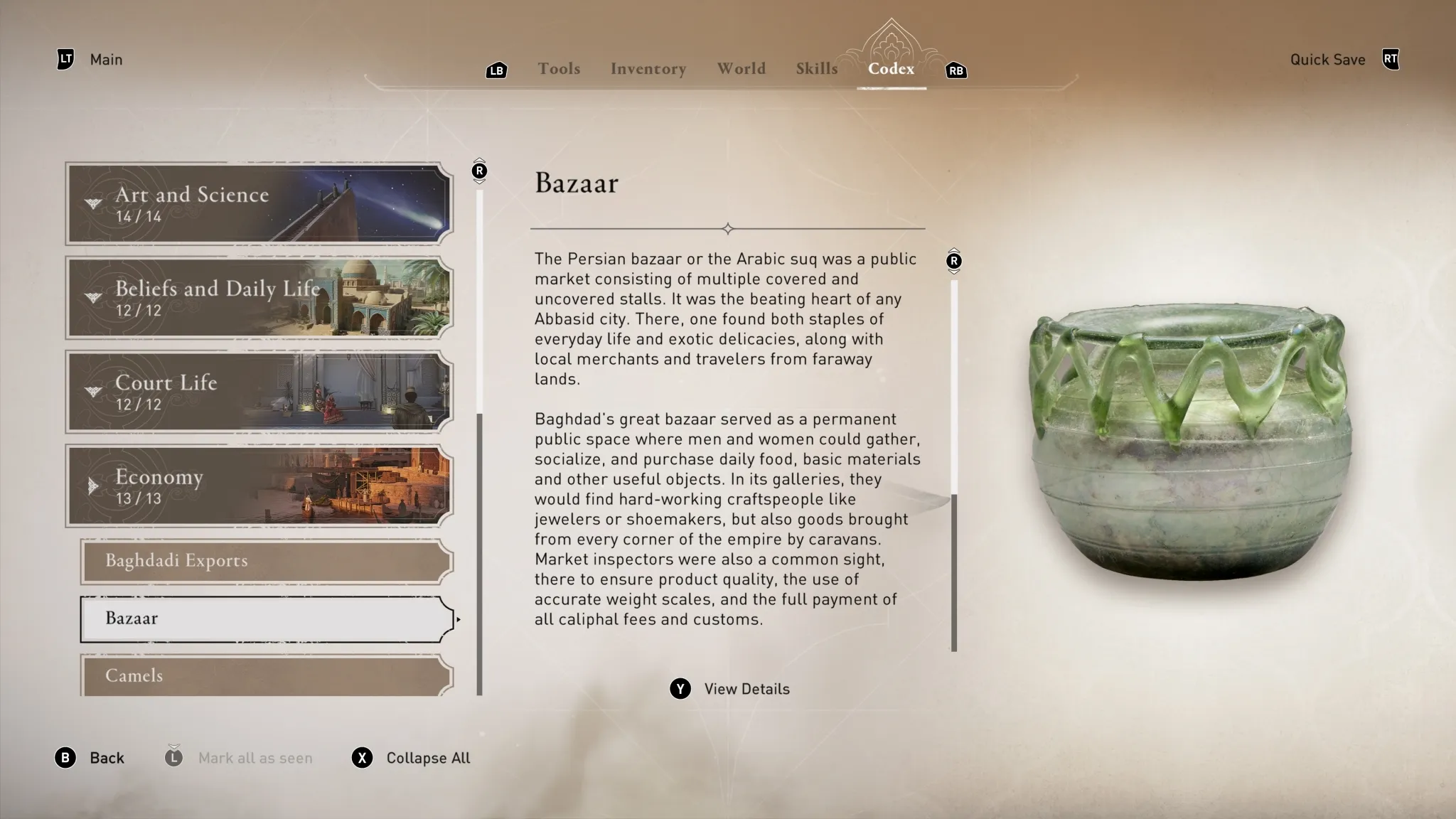The height and width of the screenshot is (819, 1456).
Task: Select the View Details action
Action: click(745, 688)
